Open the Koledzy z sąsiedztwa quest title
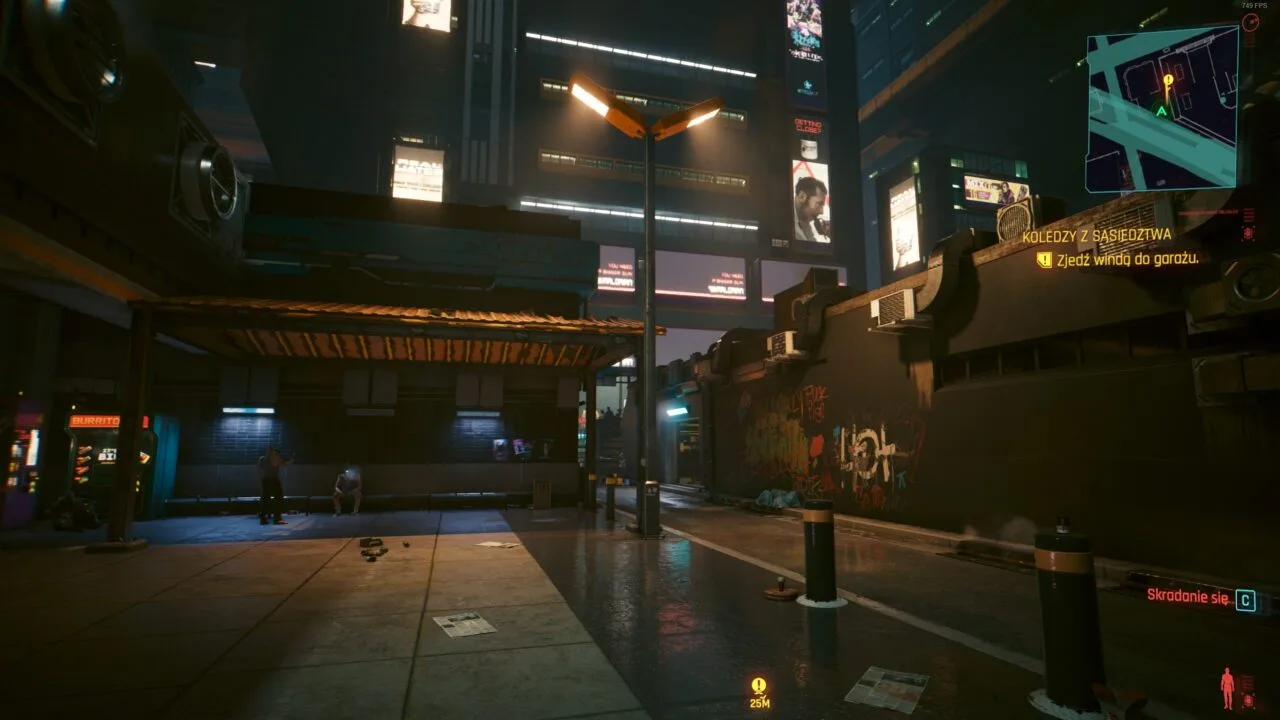This screenshot has width=1280, height=720. (1096, 236)
